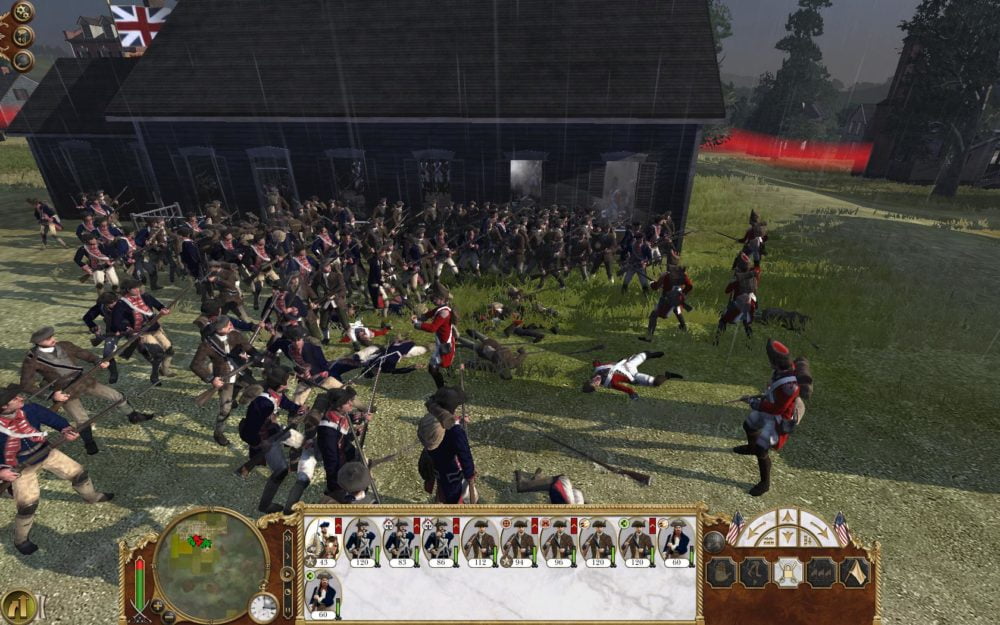1000x625 pixels.
Task: Click the white flag withdraw button
Action: click(x=855, y=572)
